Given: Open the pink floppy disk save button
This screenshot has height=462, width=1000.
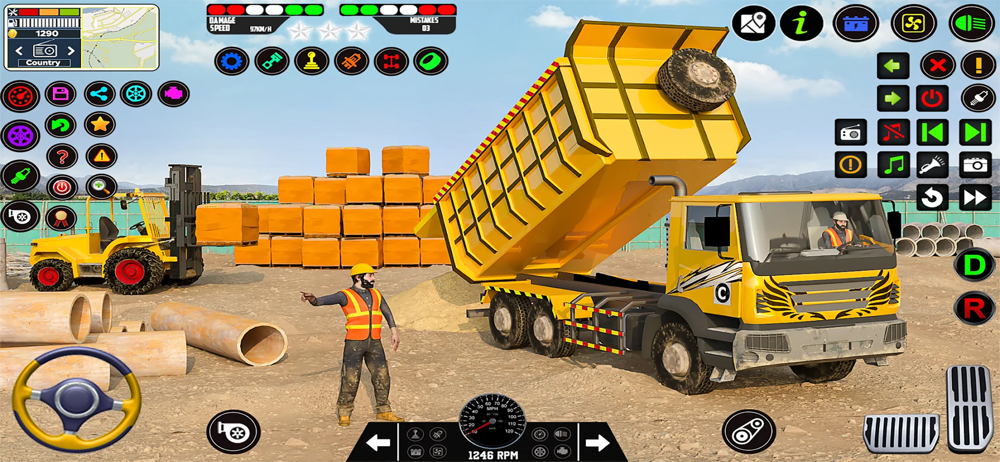Looking at the screenshot, I should 61,95.
